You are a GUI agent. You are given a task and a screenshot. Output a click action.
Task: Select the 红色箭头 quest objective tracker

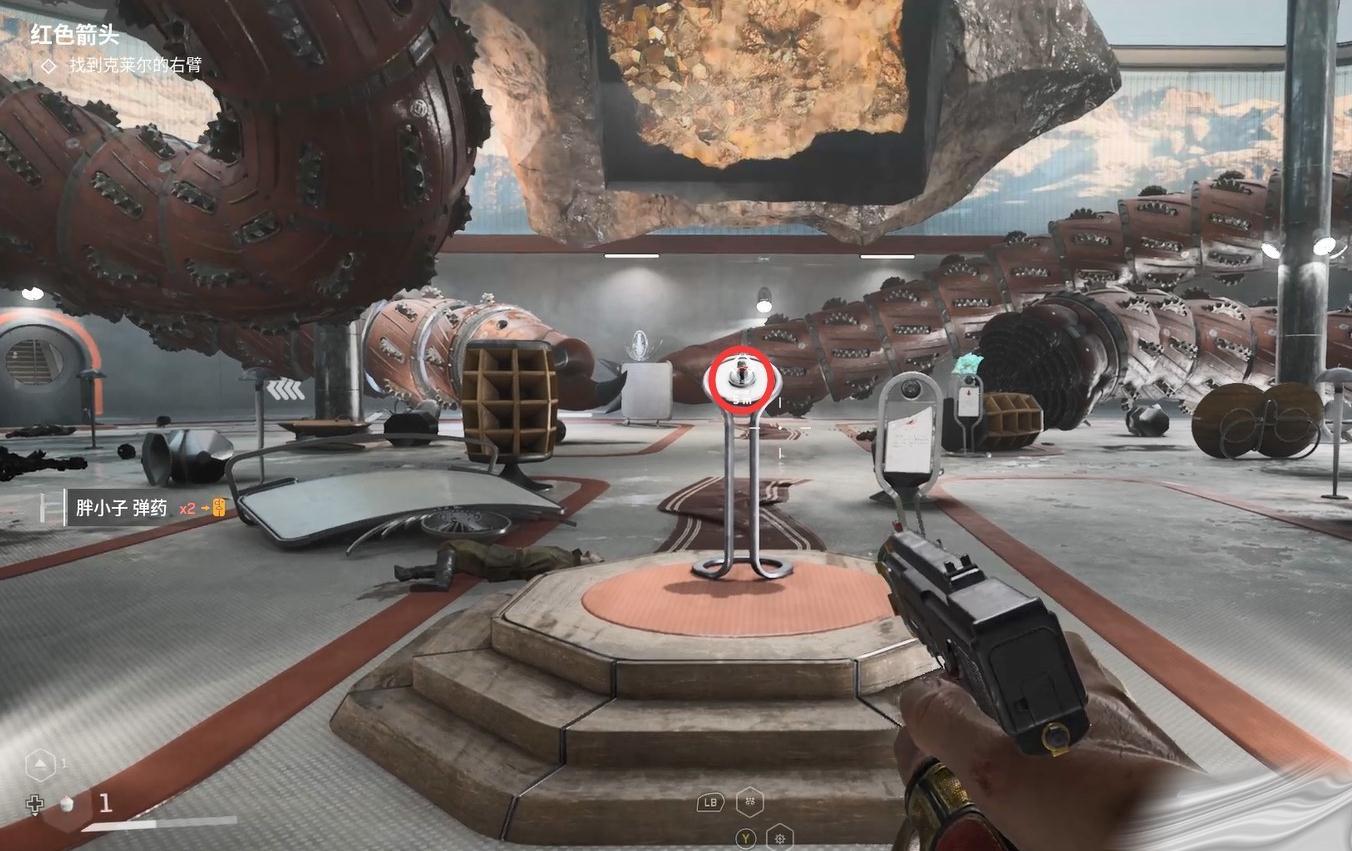[74, 35]
